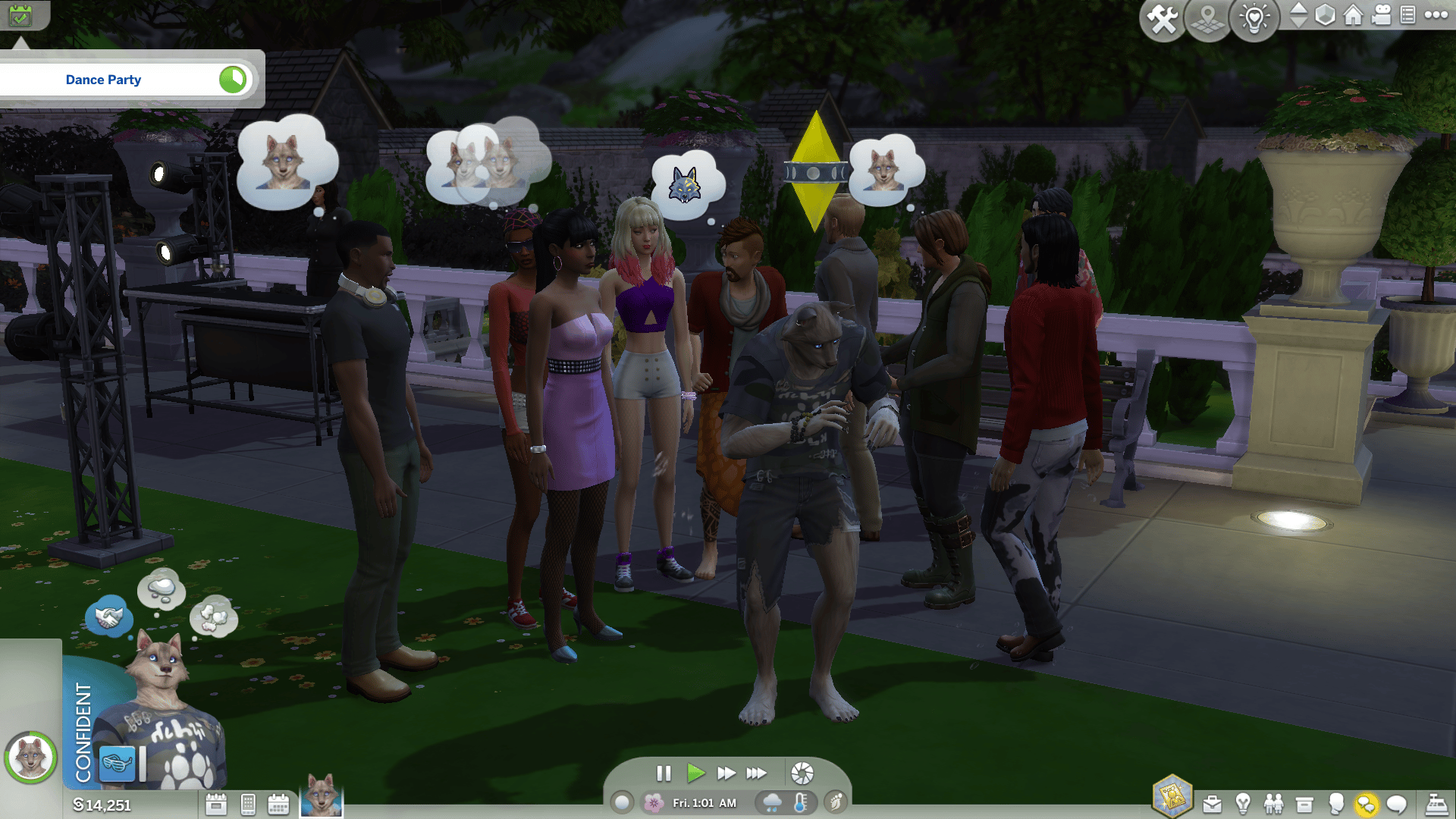The image size is (1456, 819).
Task: Open the Relationships panel with two figures
Action: 1273,804
